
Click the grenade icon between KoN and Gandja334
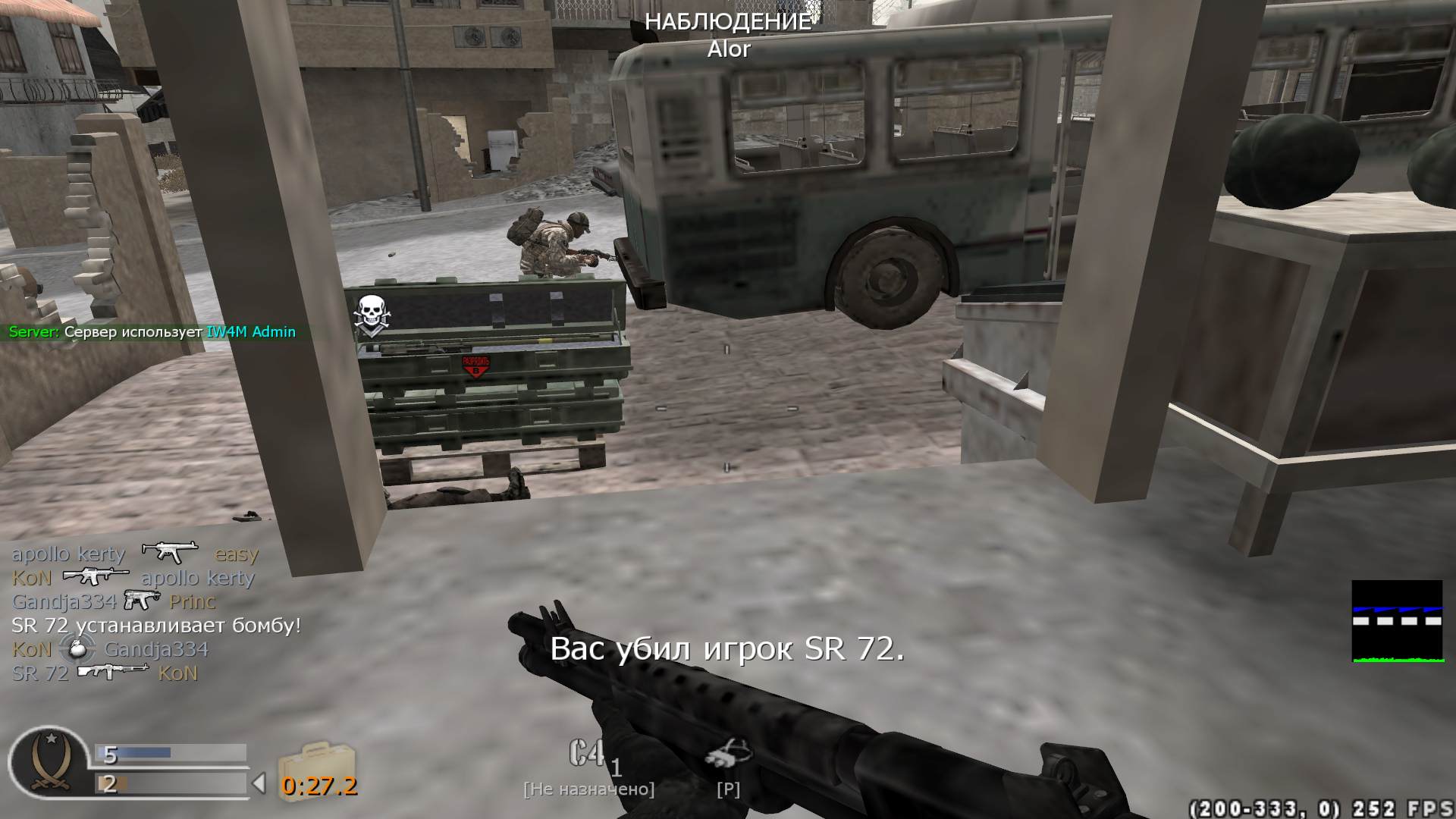tap(75, 650)
